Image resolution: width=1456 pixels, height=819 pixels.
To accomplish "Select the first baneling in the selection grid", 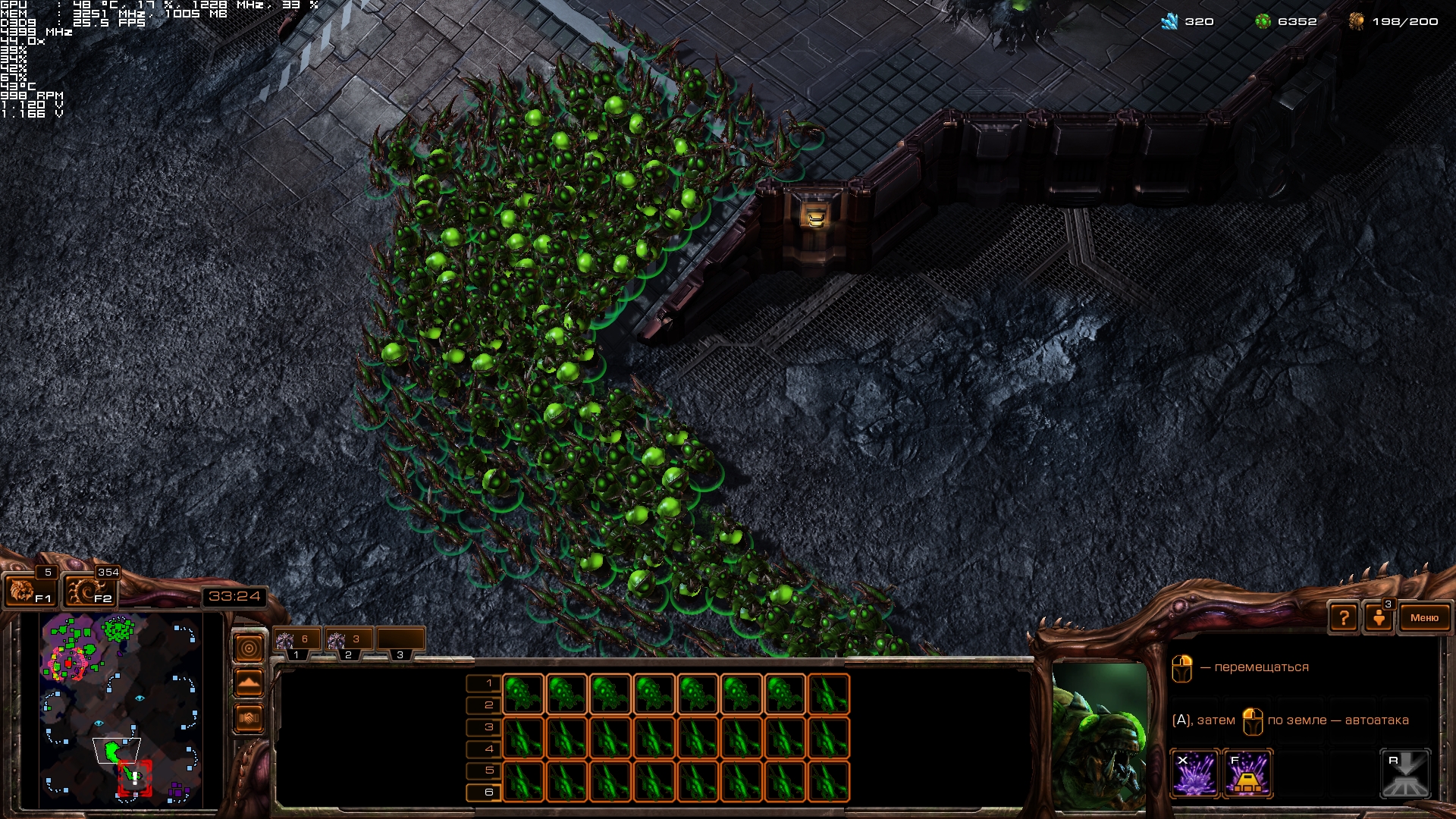I will [x=523, y=694].
